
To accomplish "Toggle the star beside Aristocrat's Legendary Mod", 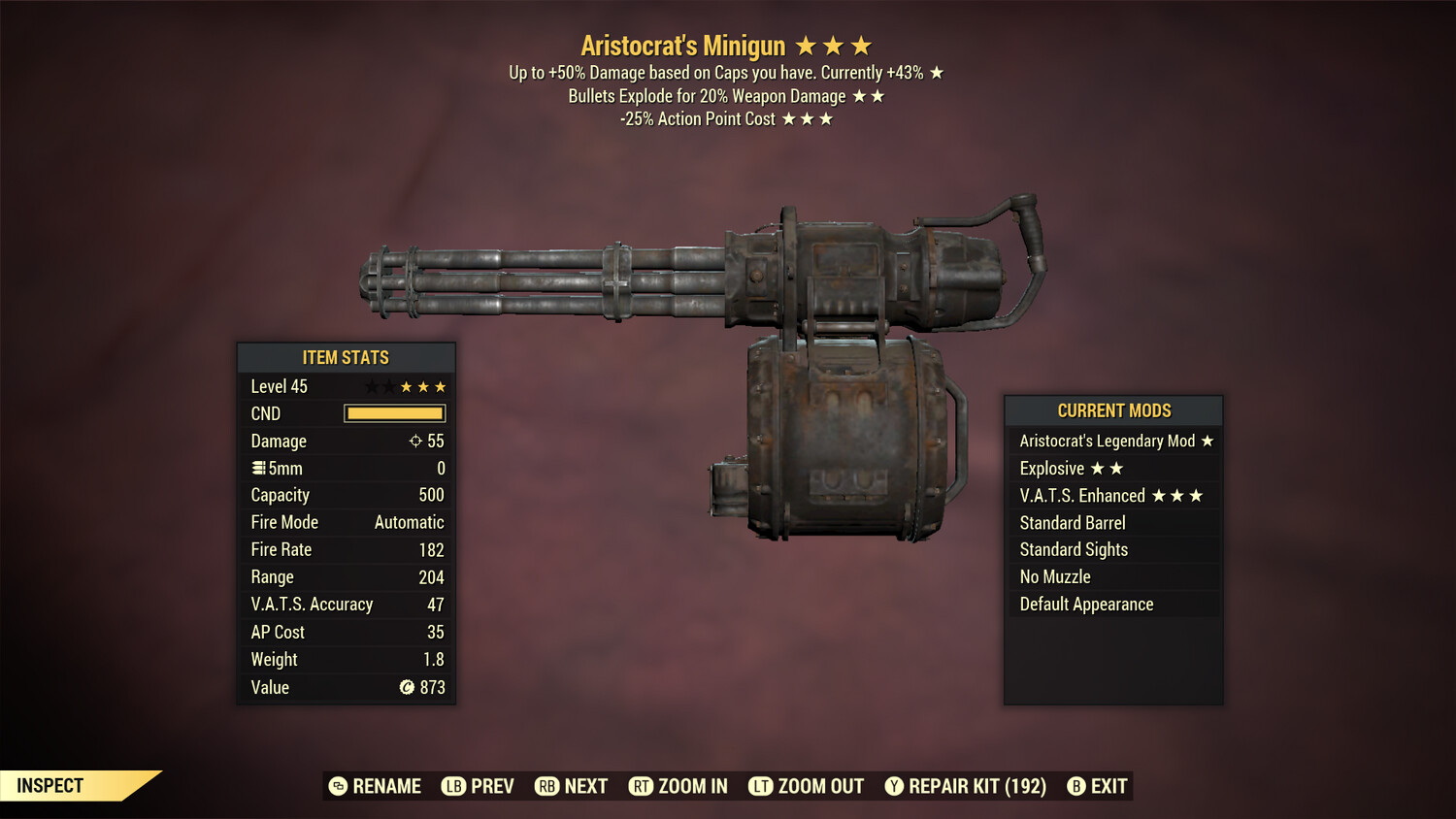I will 1207,441.
